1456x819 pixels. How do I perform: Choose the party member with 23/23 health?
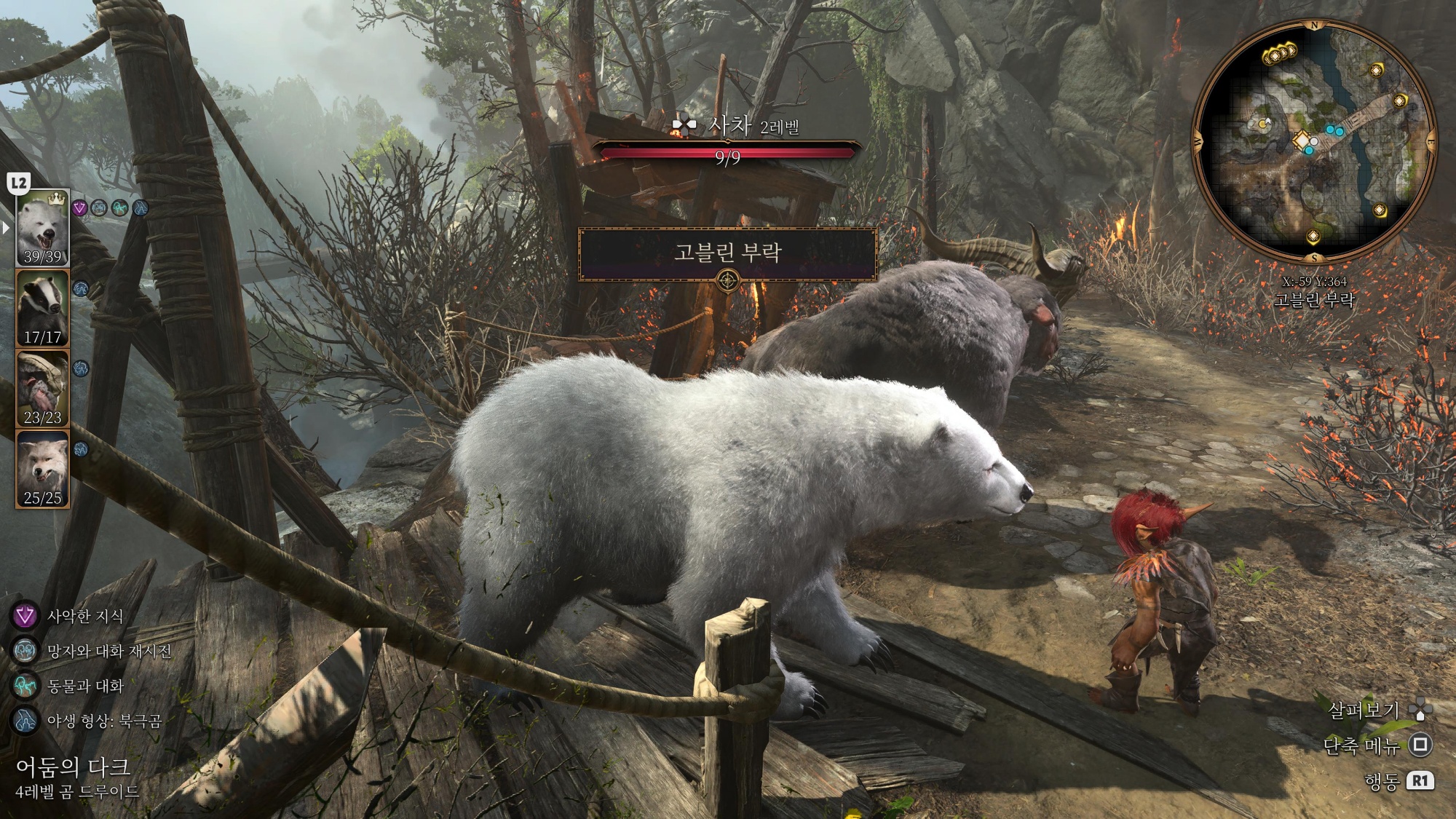(43, 388)
